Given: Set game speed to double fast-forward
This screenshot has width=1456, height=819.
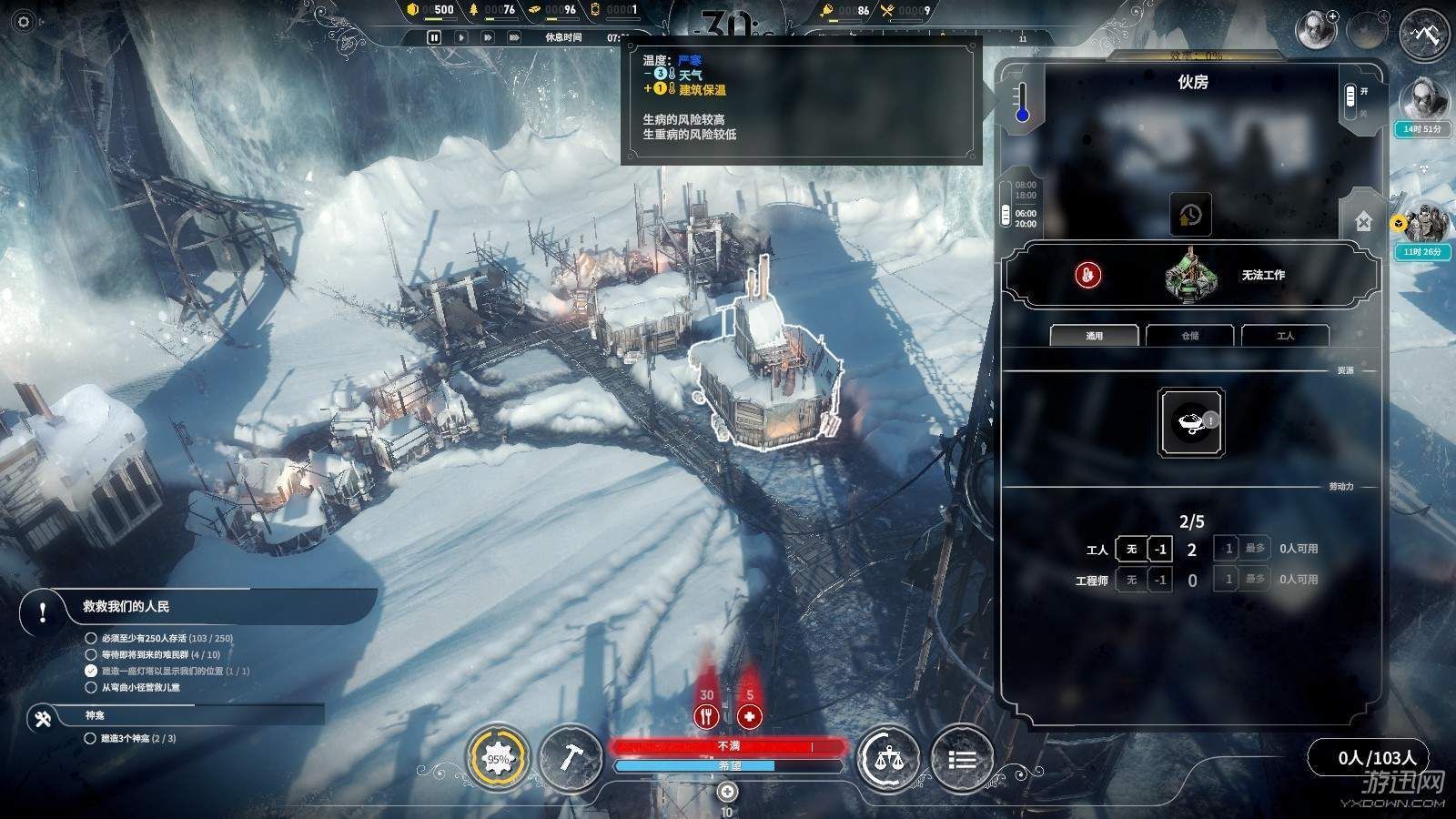Looking at the screenshot, I should (488, 37).
